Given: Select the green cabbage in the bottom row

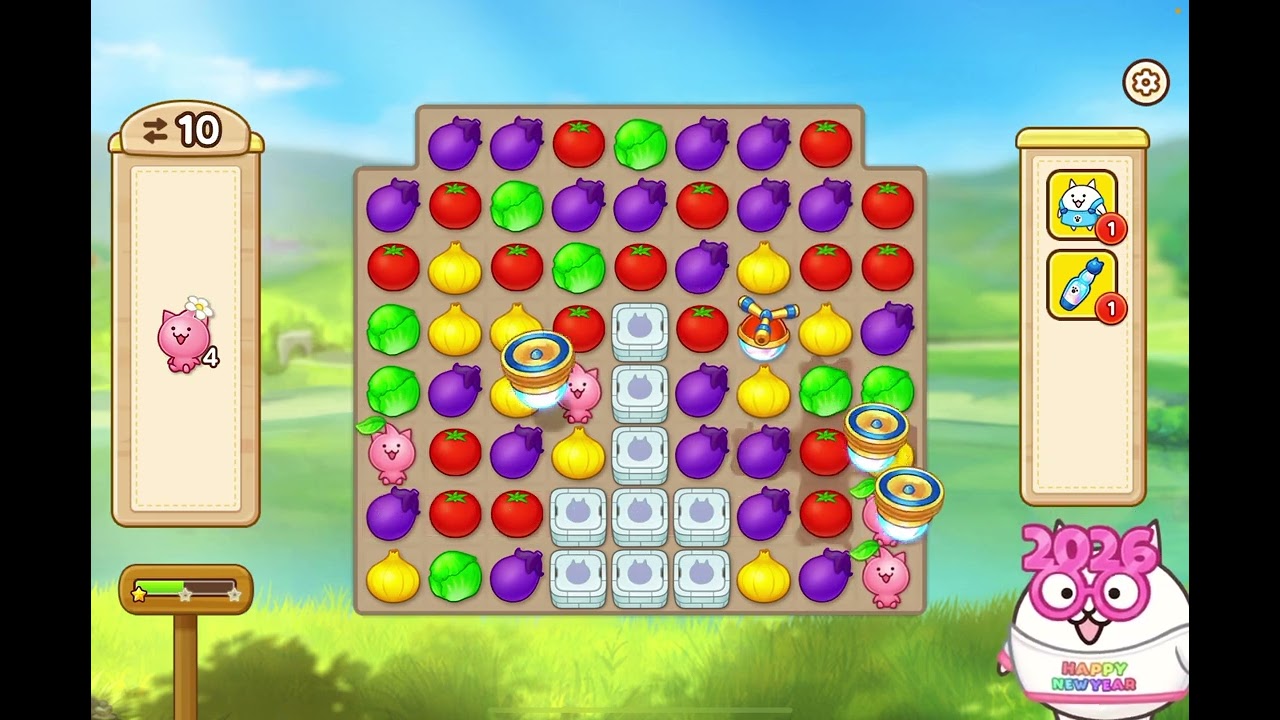Looking at the screenshot, I should 455,577.
